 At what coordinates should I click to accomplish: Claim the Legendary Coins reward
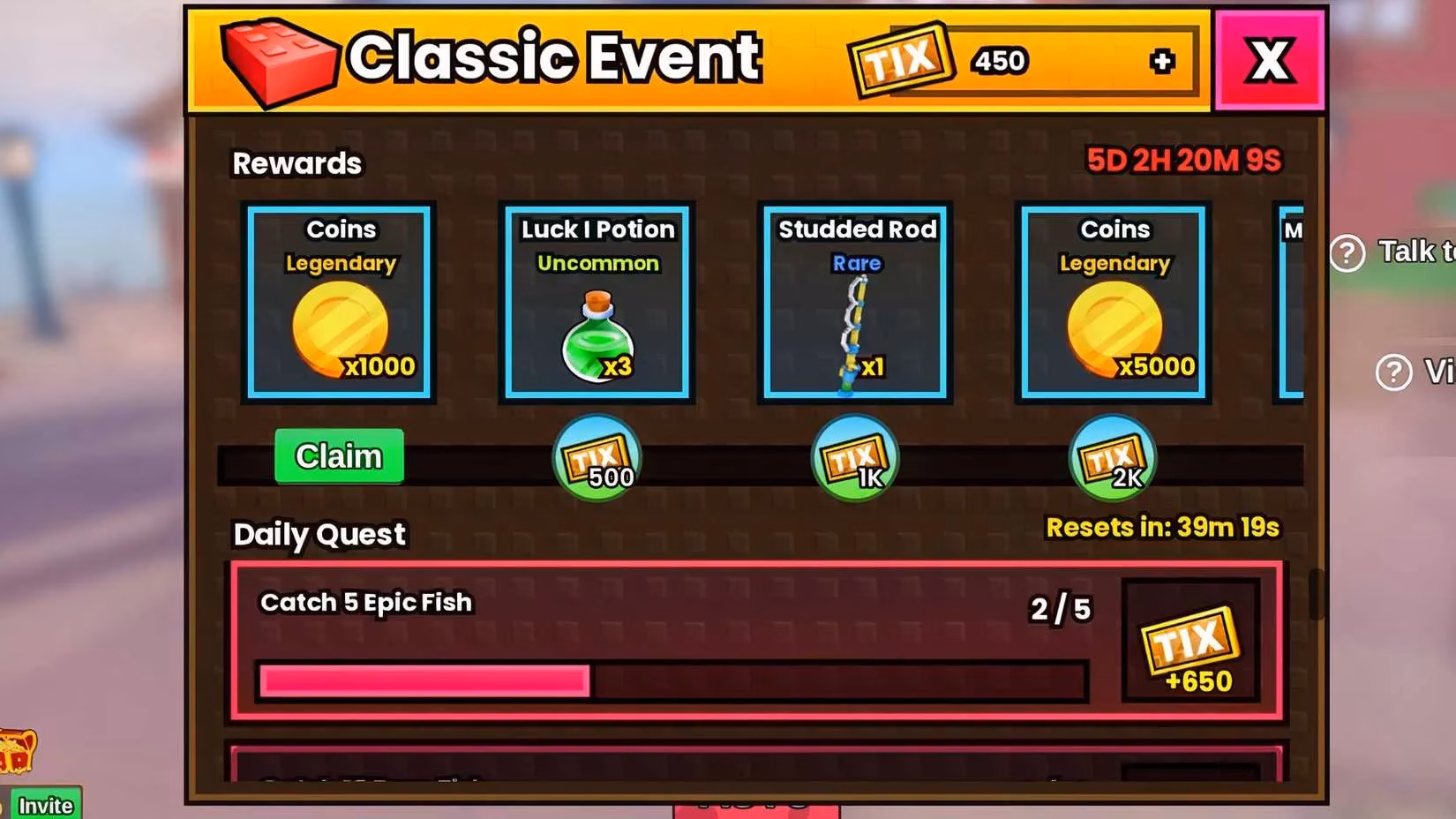(x=338, y=456)
